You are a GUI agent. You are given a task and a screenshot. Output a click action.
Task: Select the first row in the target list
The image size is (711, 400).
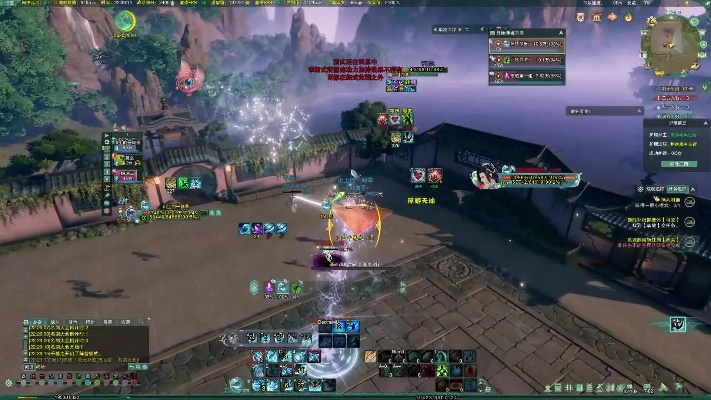(x=526, y=44)
